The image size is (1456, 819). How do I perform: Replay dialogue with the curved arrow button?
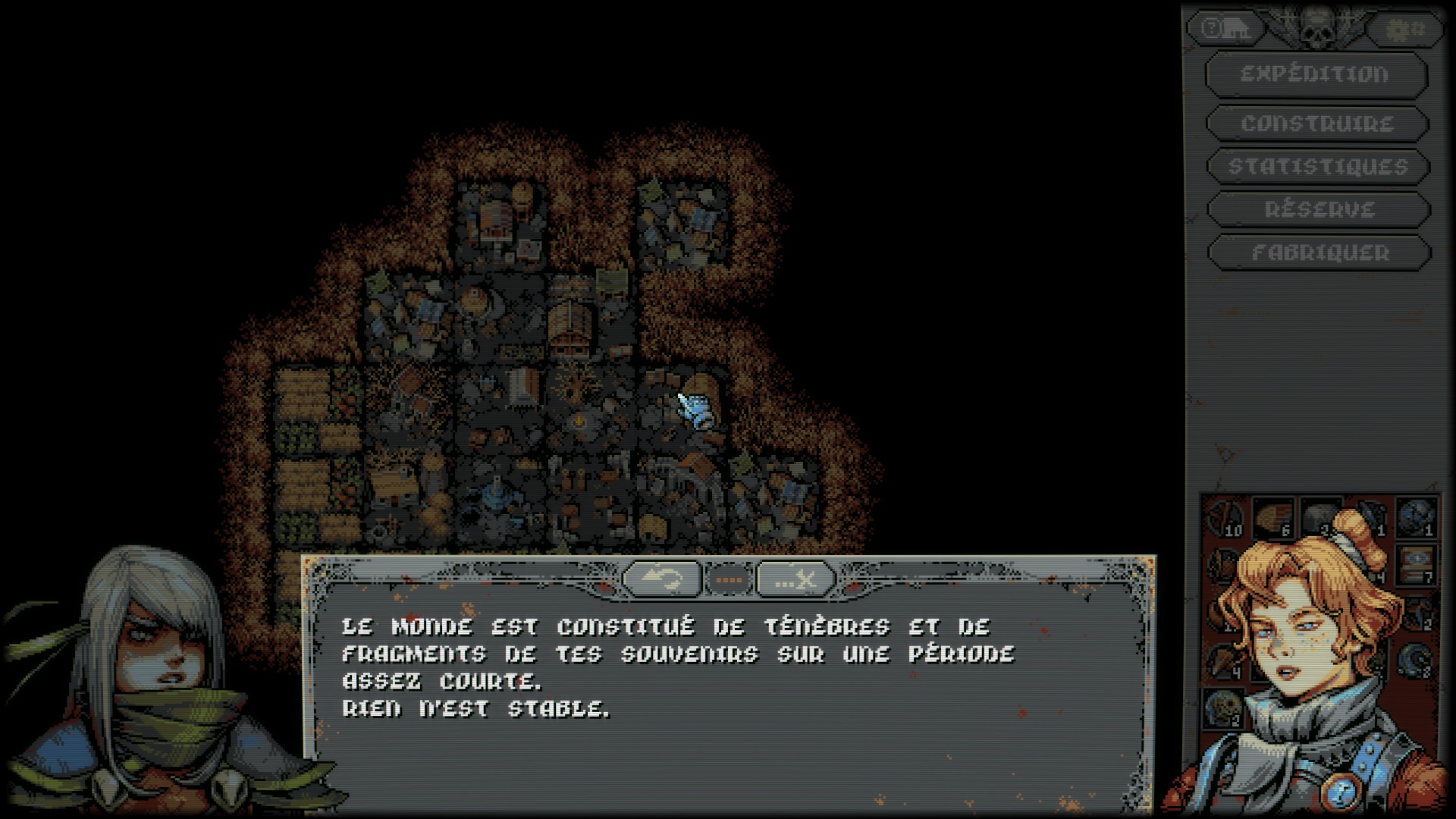(661, 580)
